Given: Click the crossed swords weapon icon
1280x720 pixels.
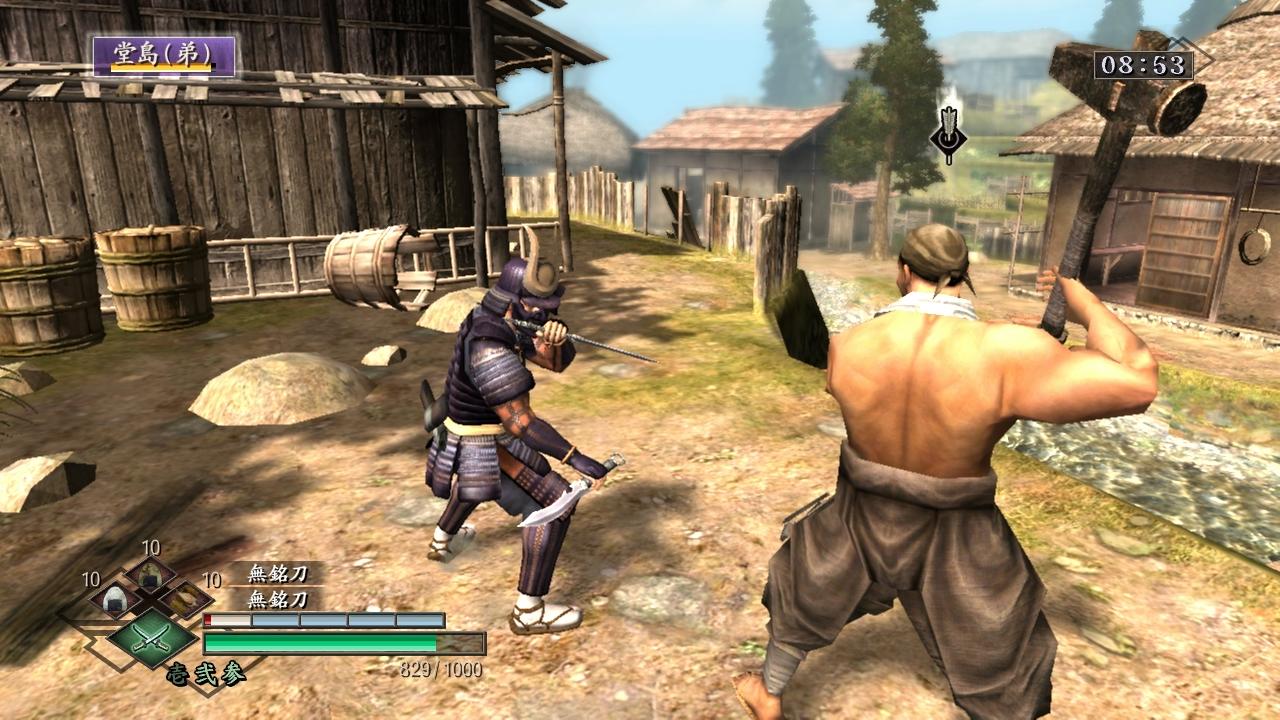Looking at the screenshot, I should (151, 637).
